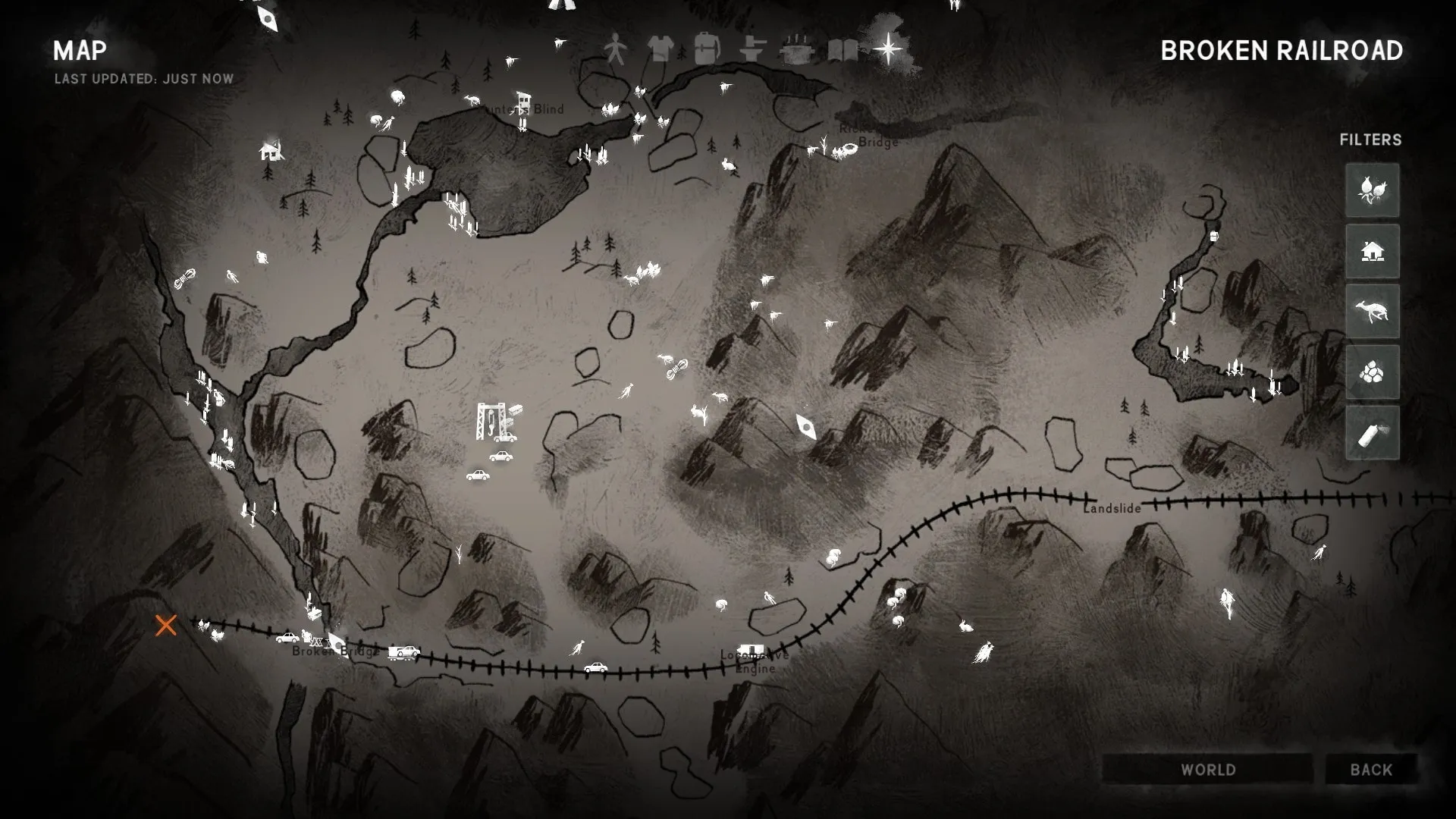Toggle the house shelters filter
This screenshot has height=819, width=1456.
1372,251
